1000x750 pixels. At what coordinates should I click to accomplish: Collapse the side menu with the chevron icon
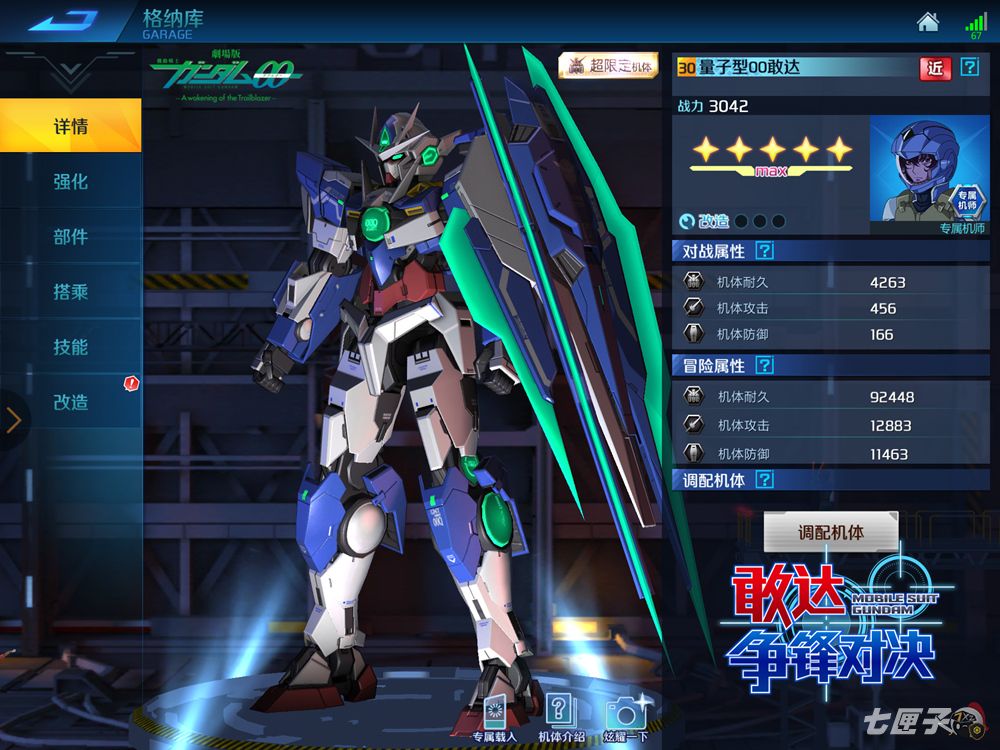coord(70,72)
